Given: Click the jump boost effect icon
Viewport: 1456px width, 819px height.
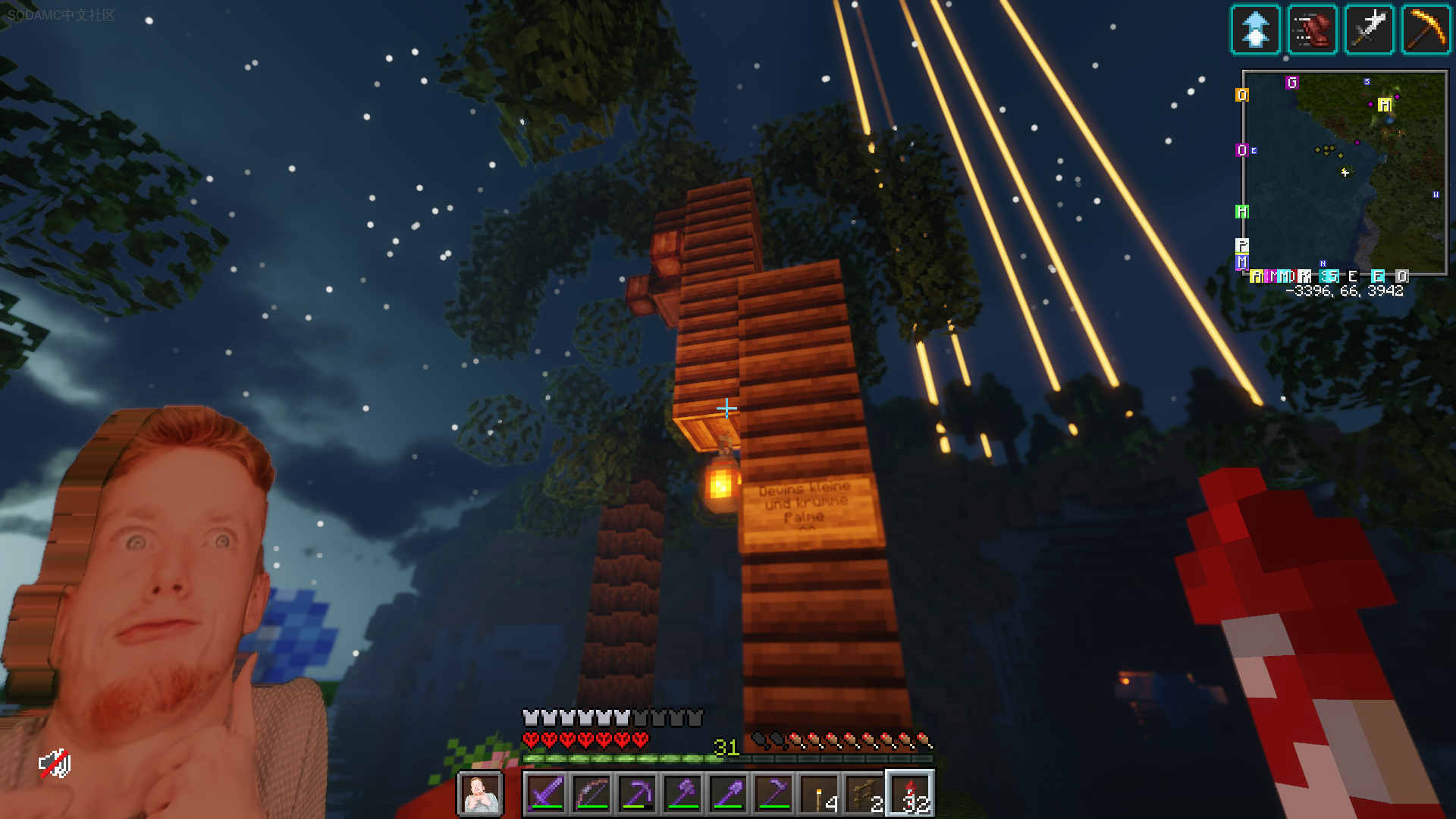Looking at the screenshot, I should (1255, 30).
